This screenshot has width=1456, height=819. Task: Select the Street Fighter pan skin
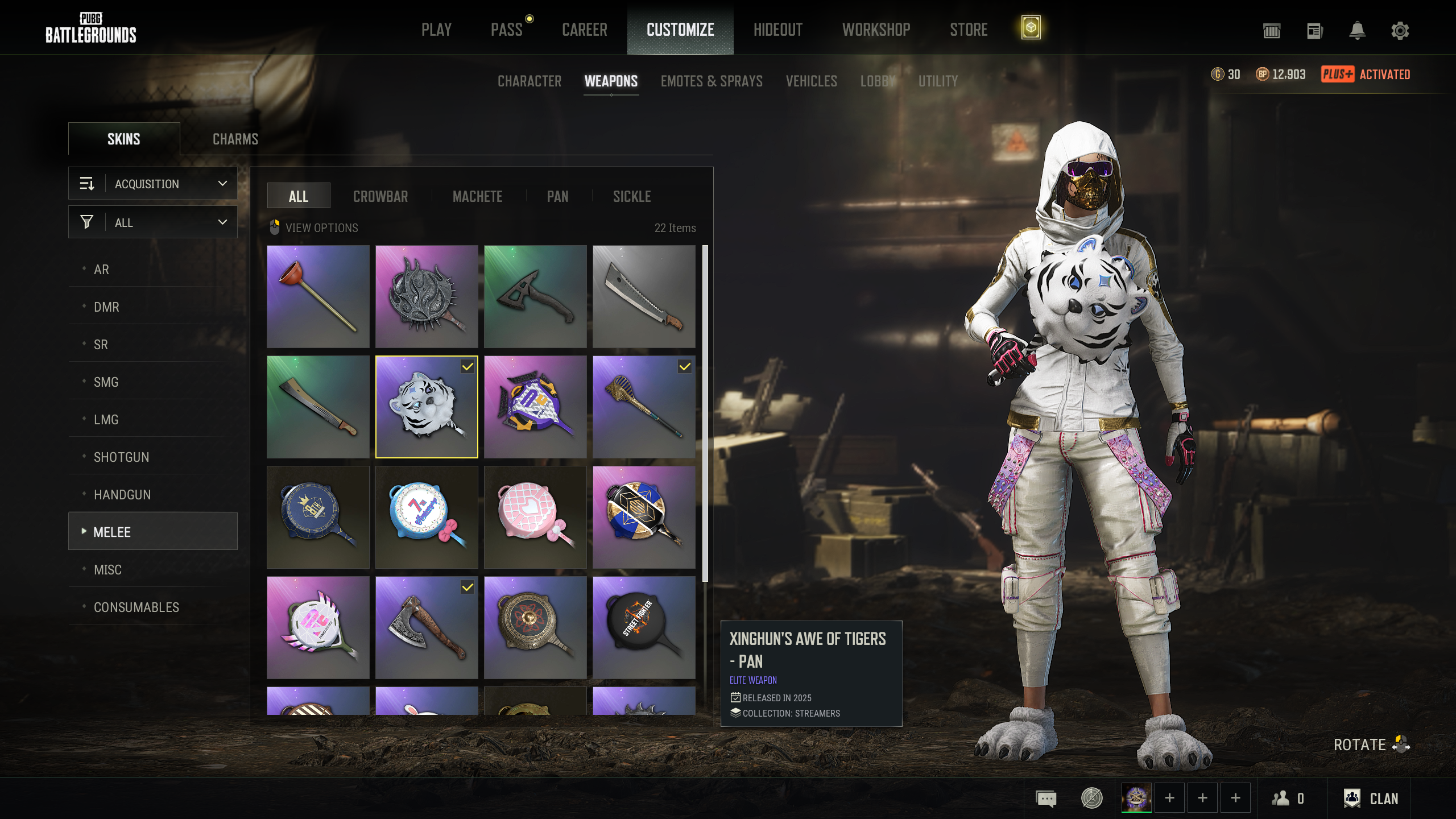(644, 627)
